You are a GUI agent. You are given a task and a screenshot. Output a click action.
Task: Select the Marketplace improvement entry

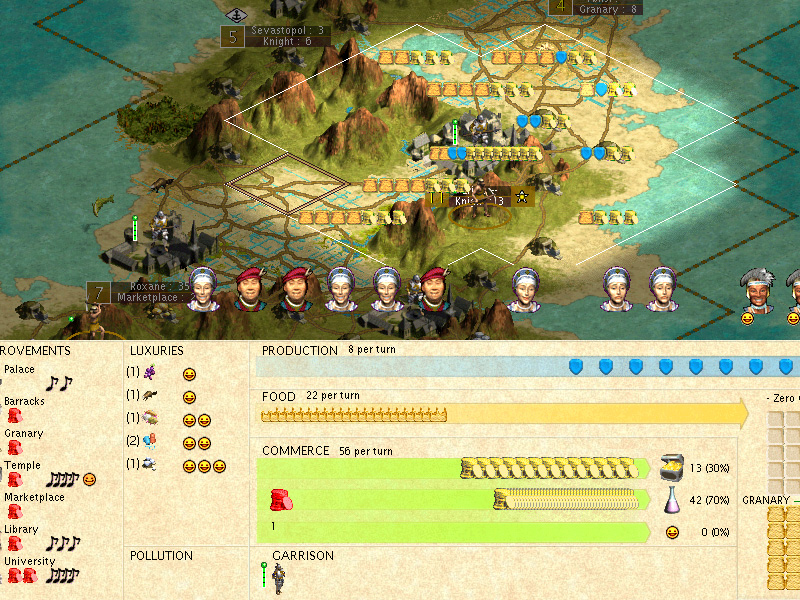tap(35, 497)
